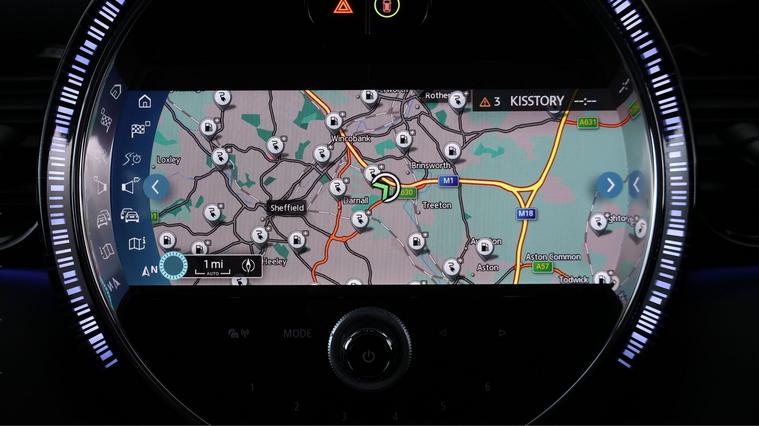The image size is (759, 426).
Task: Select the checkered flag destination icon
Action: pos(140,129)
